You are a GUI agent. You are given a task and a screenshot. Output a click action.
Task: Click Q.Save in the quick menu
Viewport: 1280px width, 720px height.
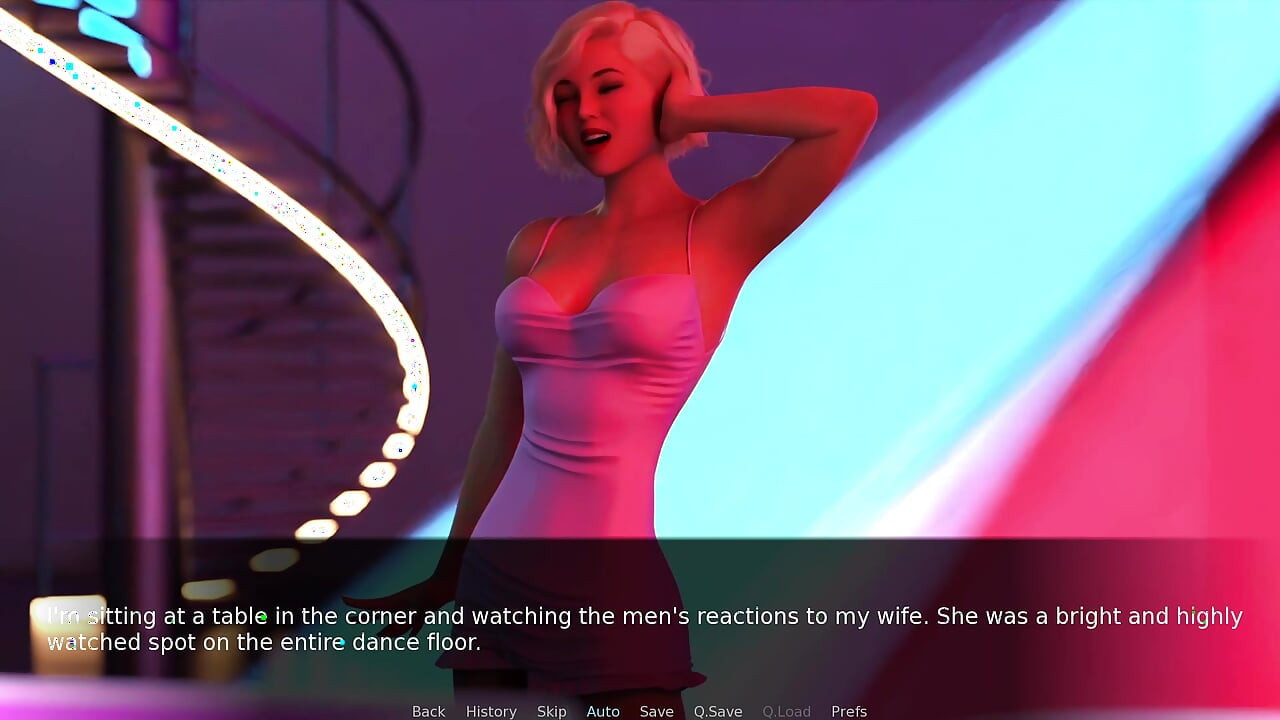pos(718,711)
